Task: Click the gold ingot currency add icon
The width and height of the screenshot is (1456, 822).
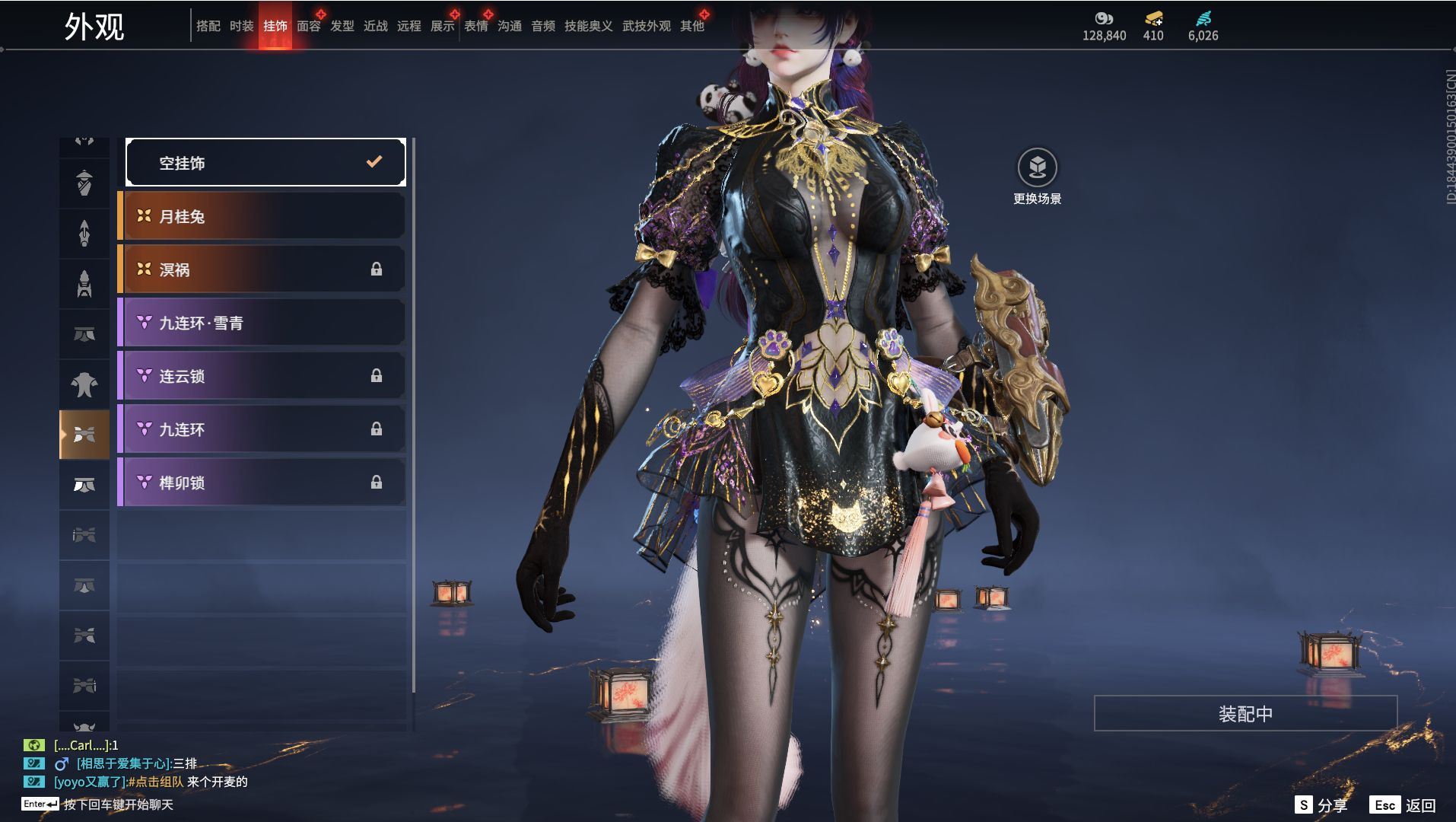Action: (x=1153, y=19)
